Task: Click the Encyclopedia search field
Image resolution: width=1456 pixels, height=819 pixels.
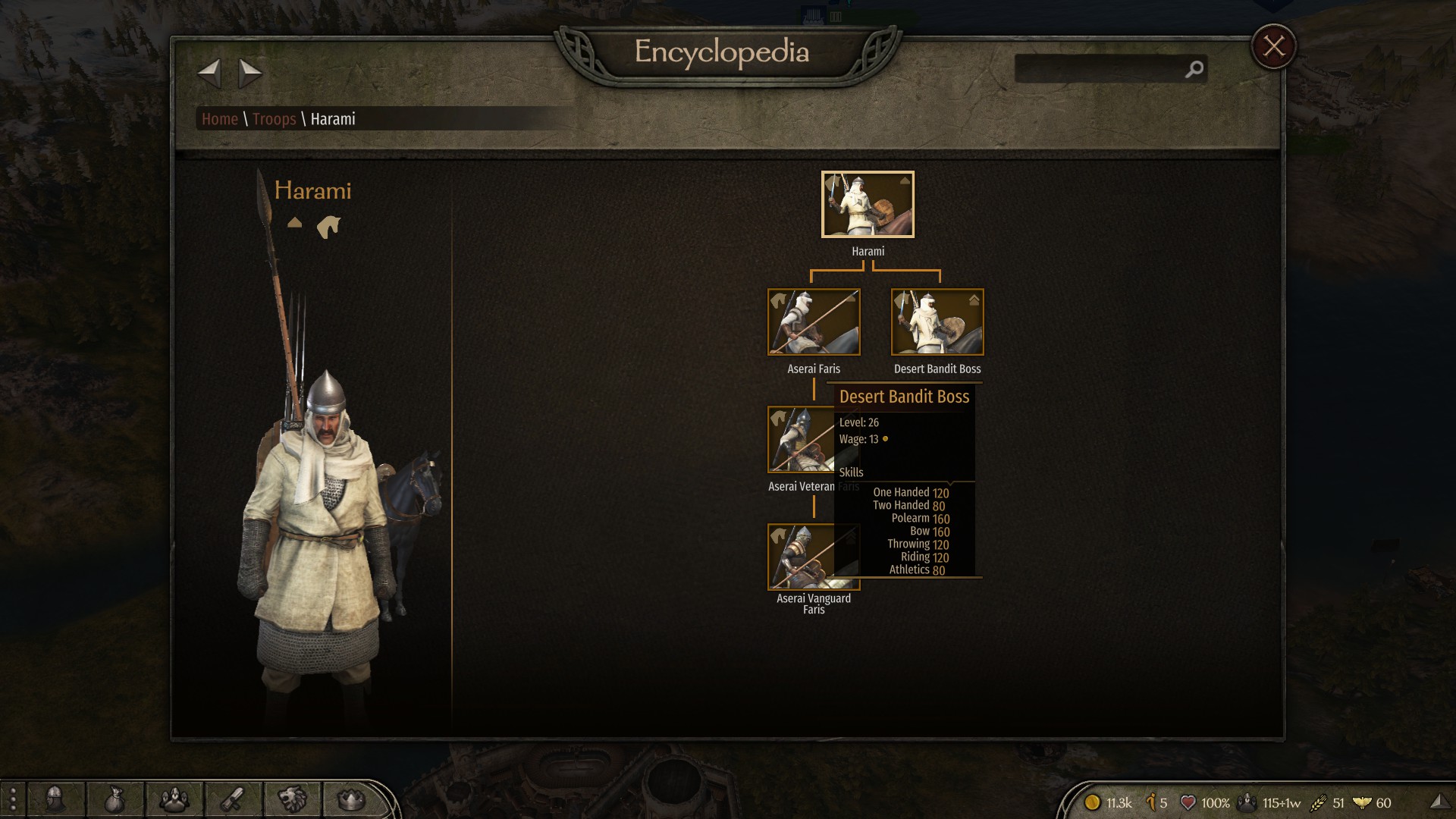Action: pyautogui.click(x=1100, y=69)
